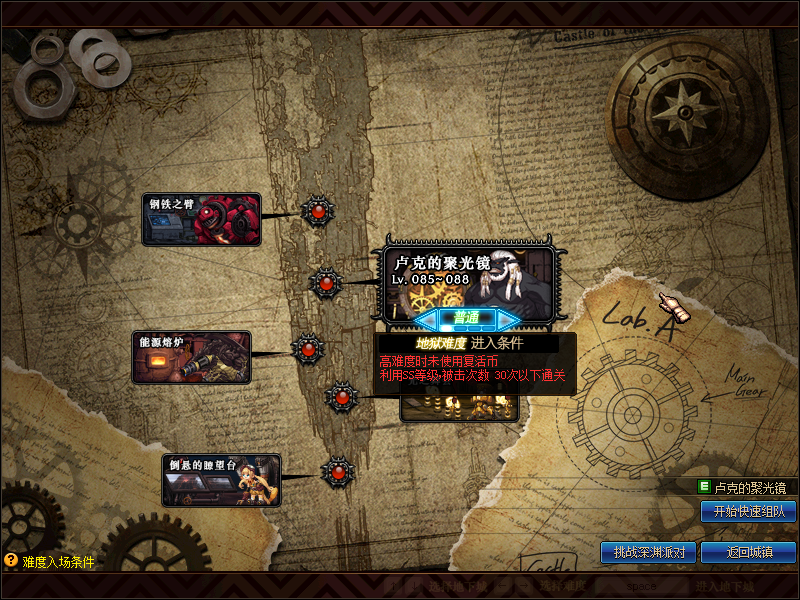Select the 钢铁之臂 dungeon tile
800x600 pixels.
point(201,219)
